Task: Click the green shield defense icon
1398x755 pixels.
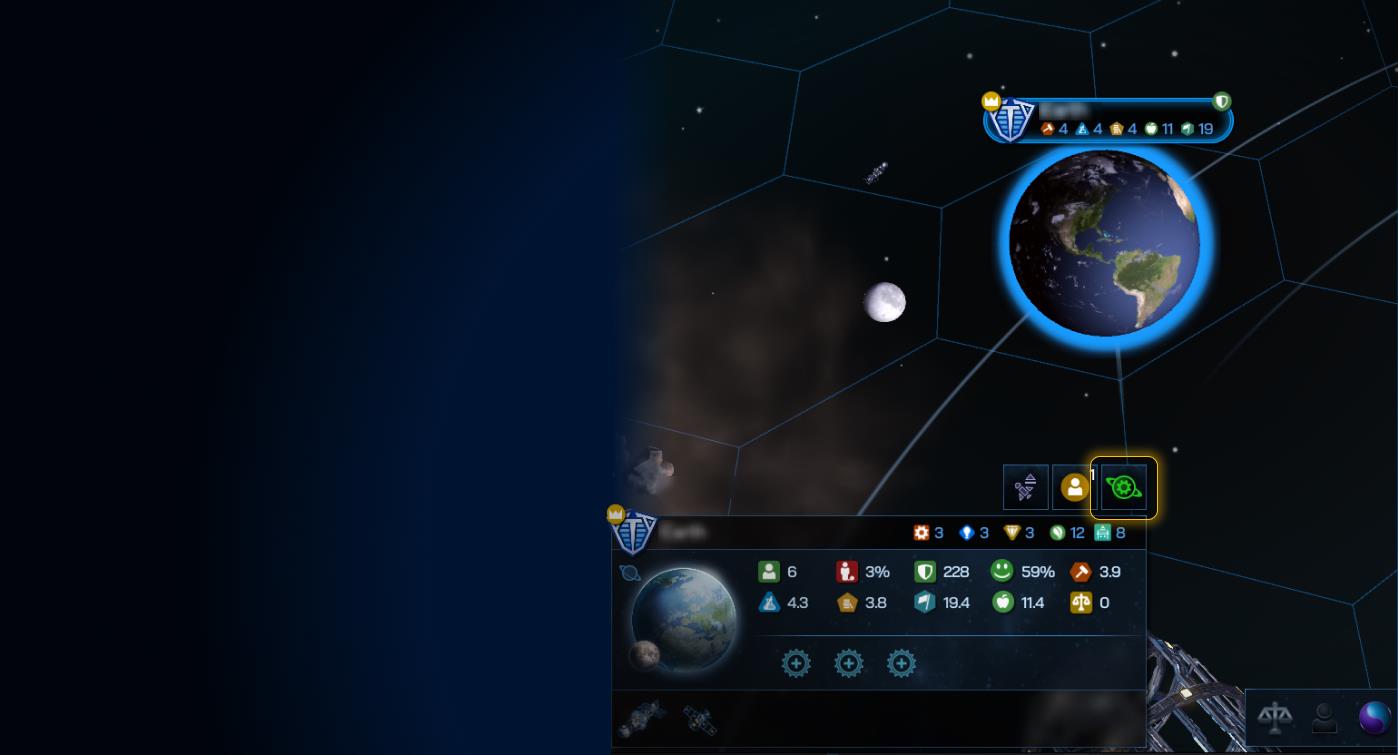Action: 925,572
